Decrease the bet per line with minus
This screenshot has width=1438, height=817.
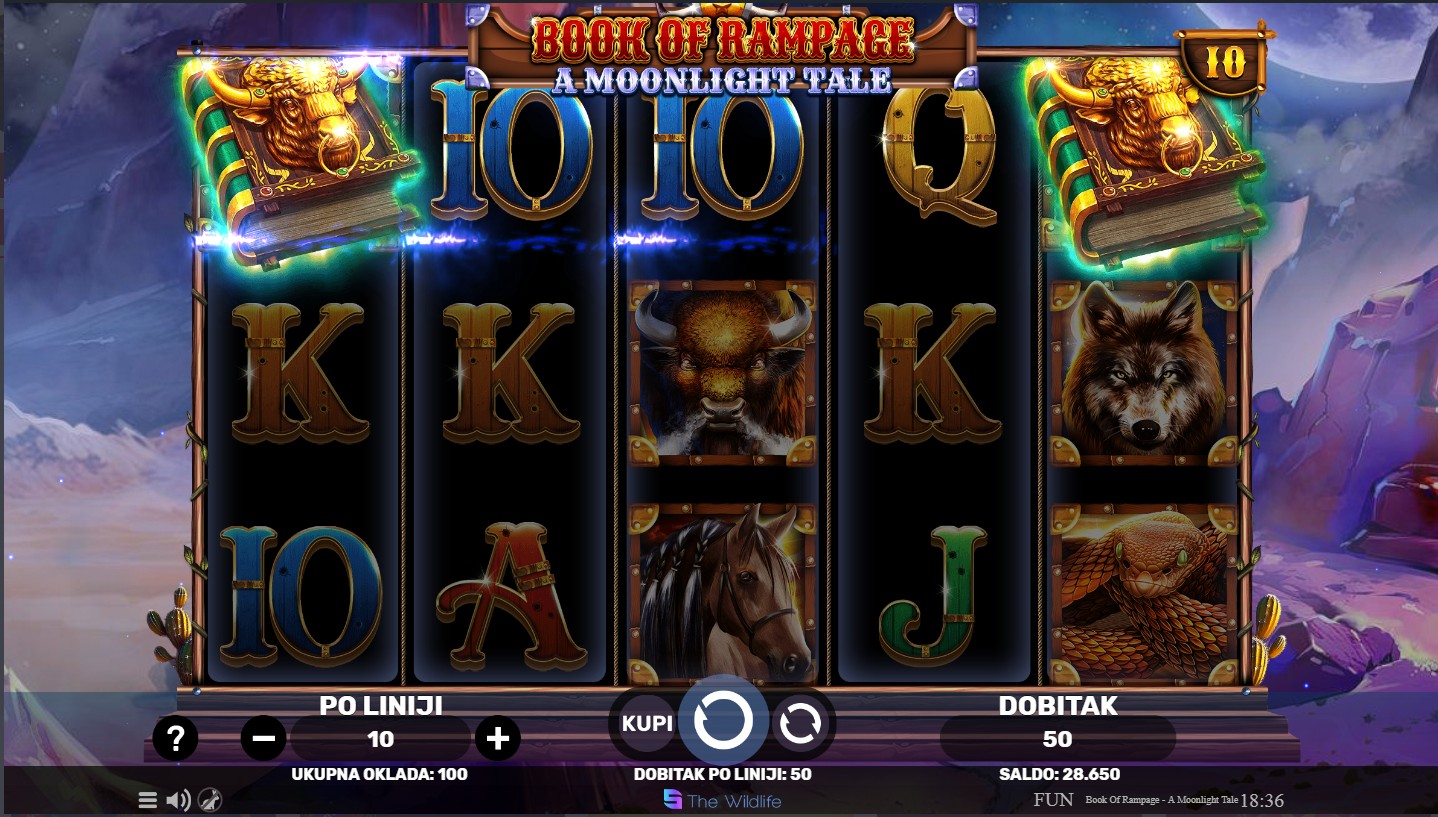(x=264, y=739)
